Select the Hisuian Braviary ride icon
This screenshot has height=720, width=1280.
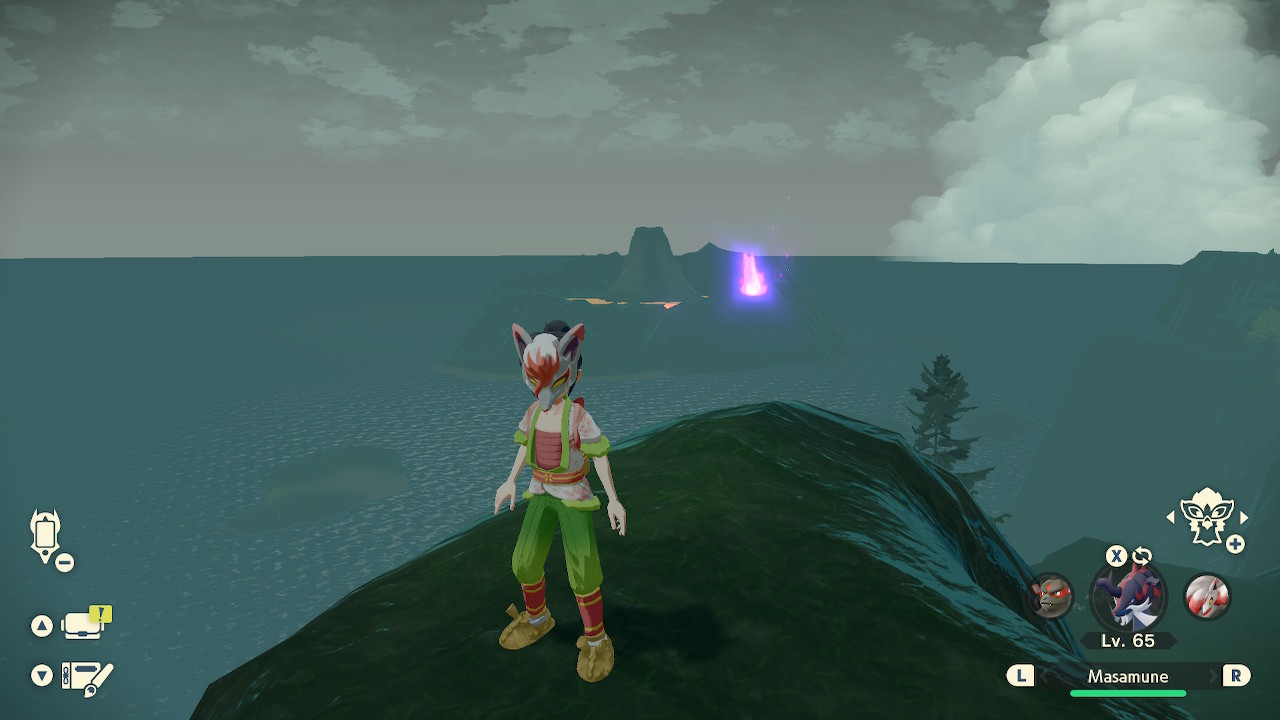click(1206, 516)
